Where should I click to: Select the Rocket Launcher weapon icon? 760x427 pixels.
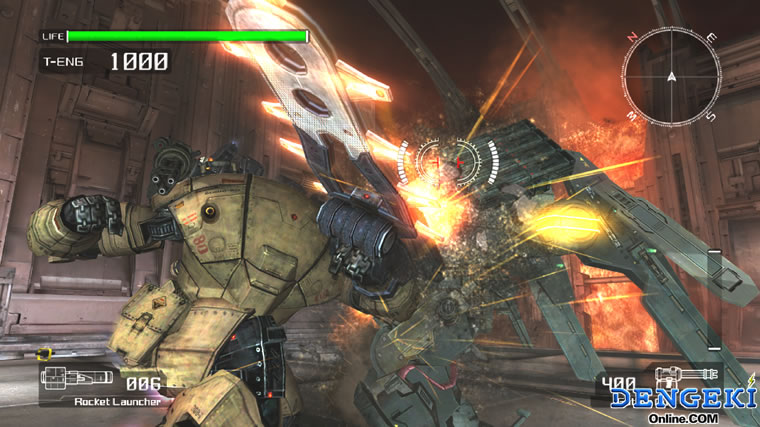78,381
